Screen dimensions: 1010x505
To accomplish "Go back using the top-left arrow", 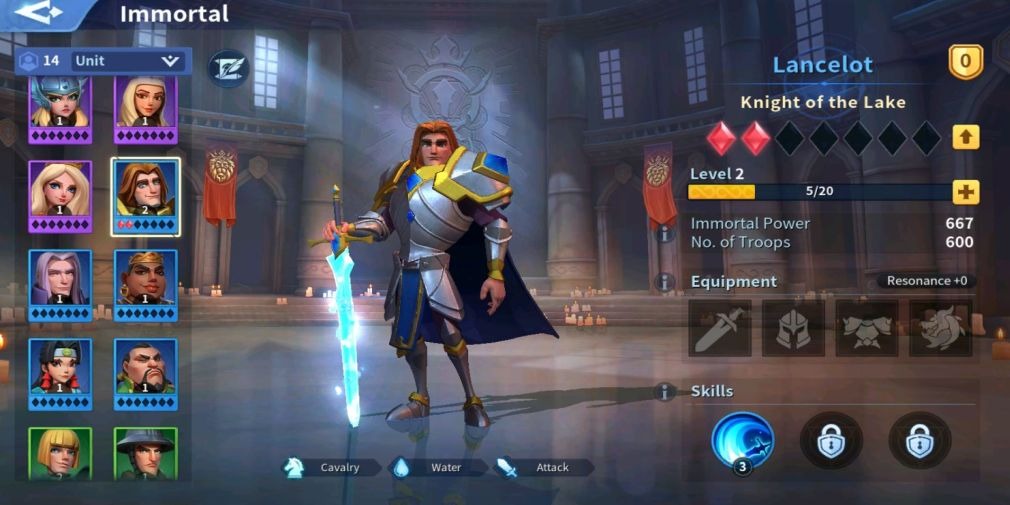I will click(40, 13).
